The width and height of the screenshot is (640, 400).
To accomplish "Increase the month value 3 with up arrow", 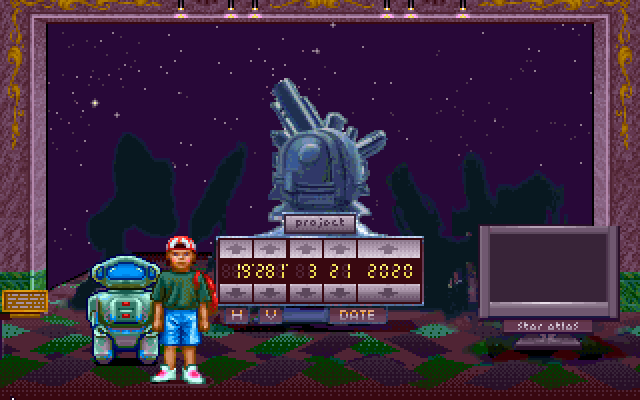I will click(304, 248).
